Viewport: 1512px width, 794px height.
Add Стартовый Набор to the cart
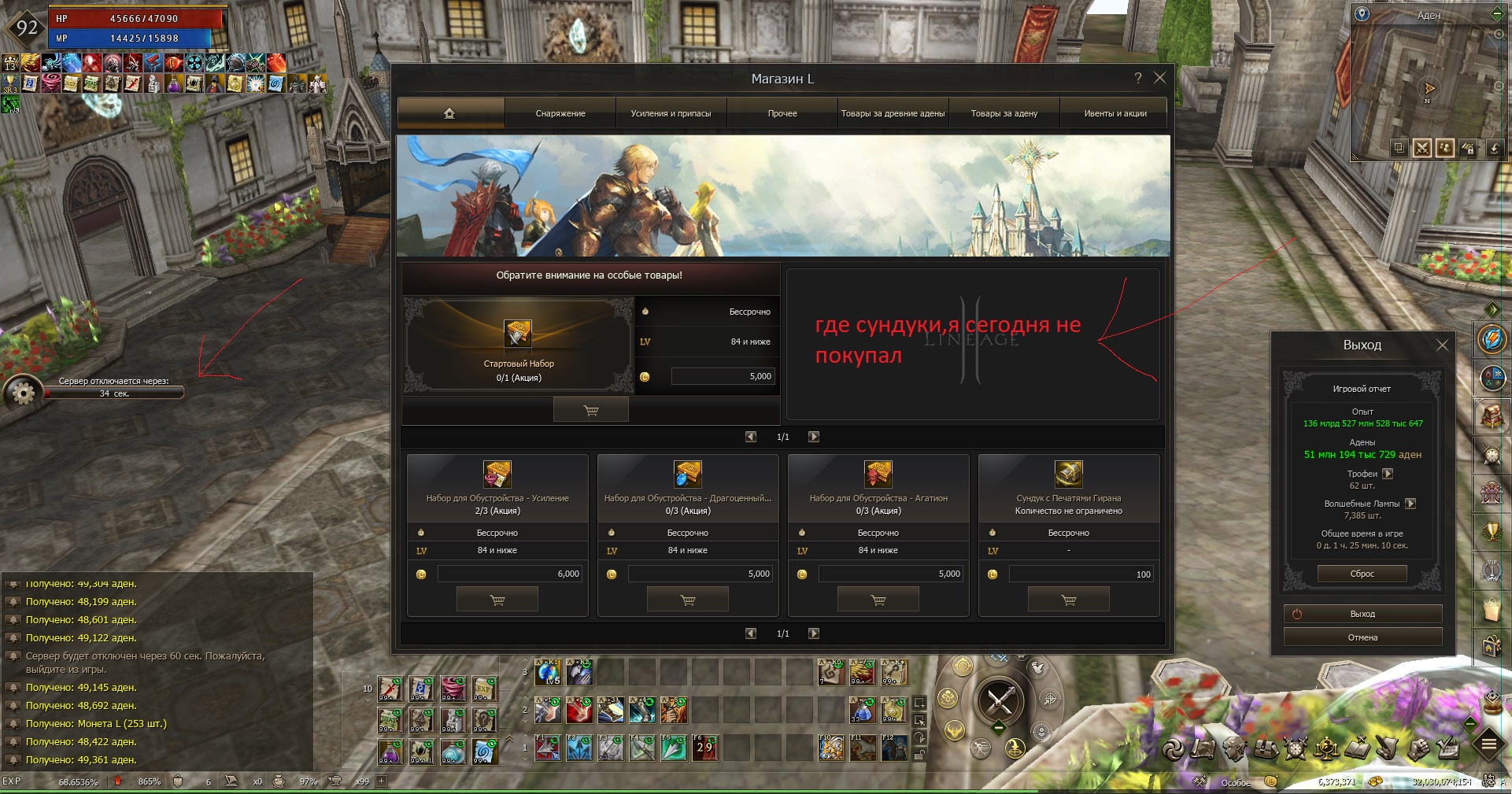(591, 410)
